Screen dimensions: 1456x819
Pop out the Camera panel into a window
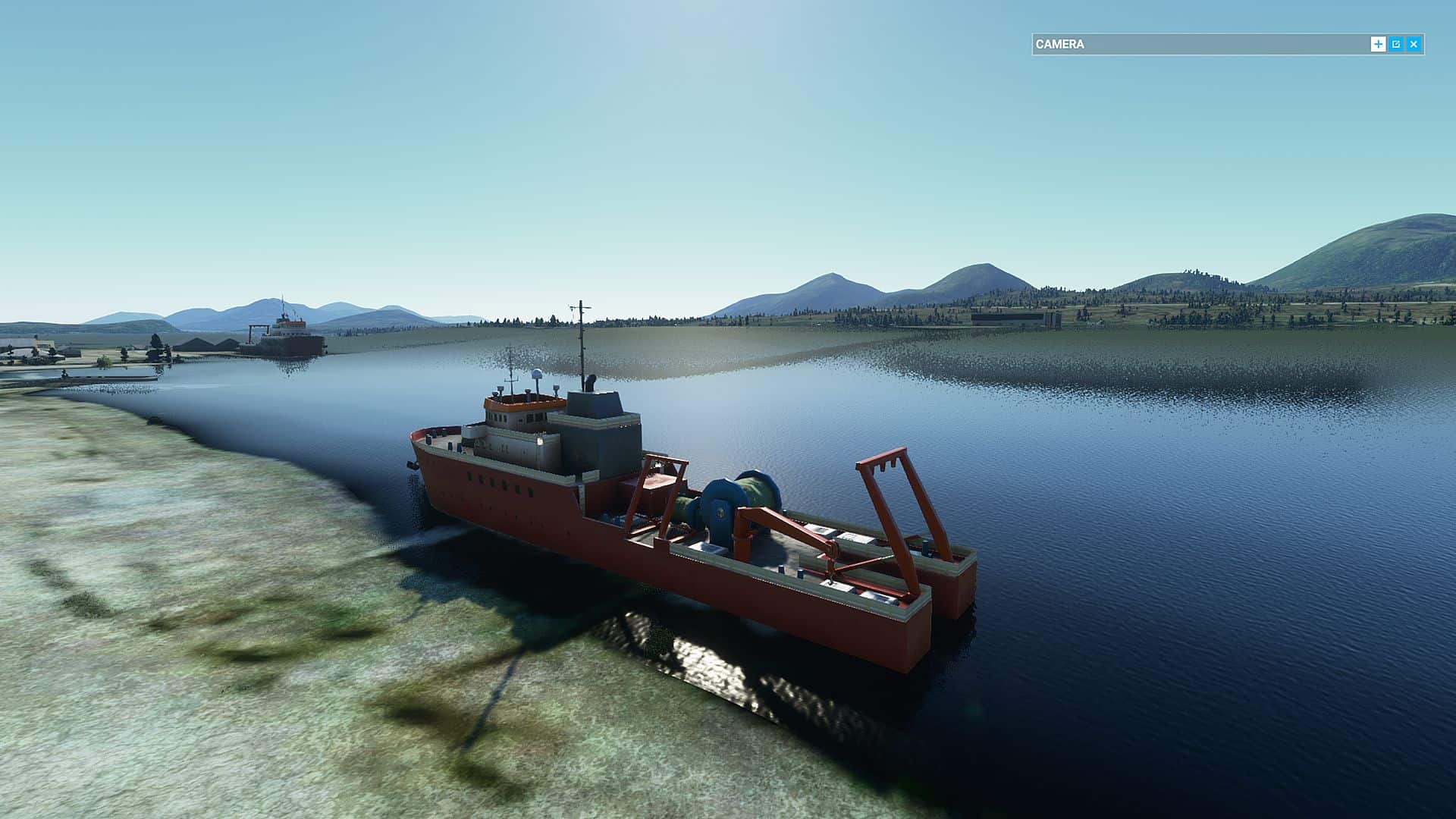1396,45
